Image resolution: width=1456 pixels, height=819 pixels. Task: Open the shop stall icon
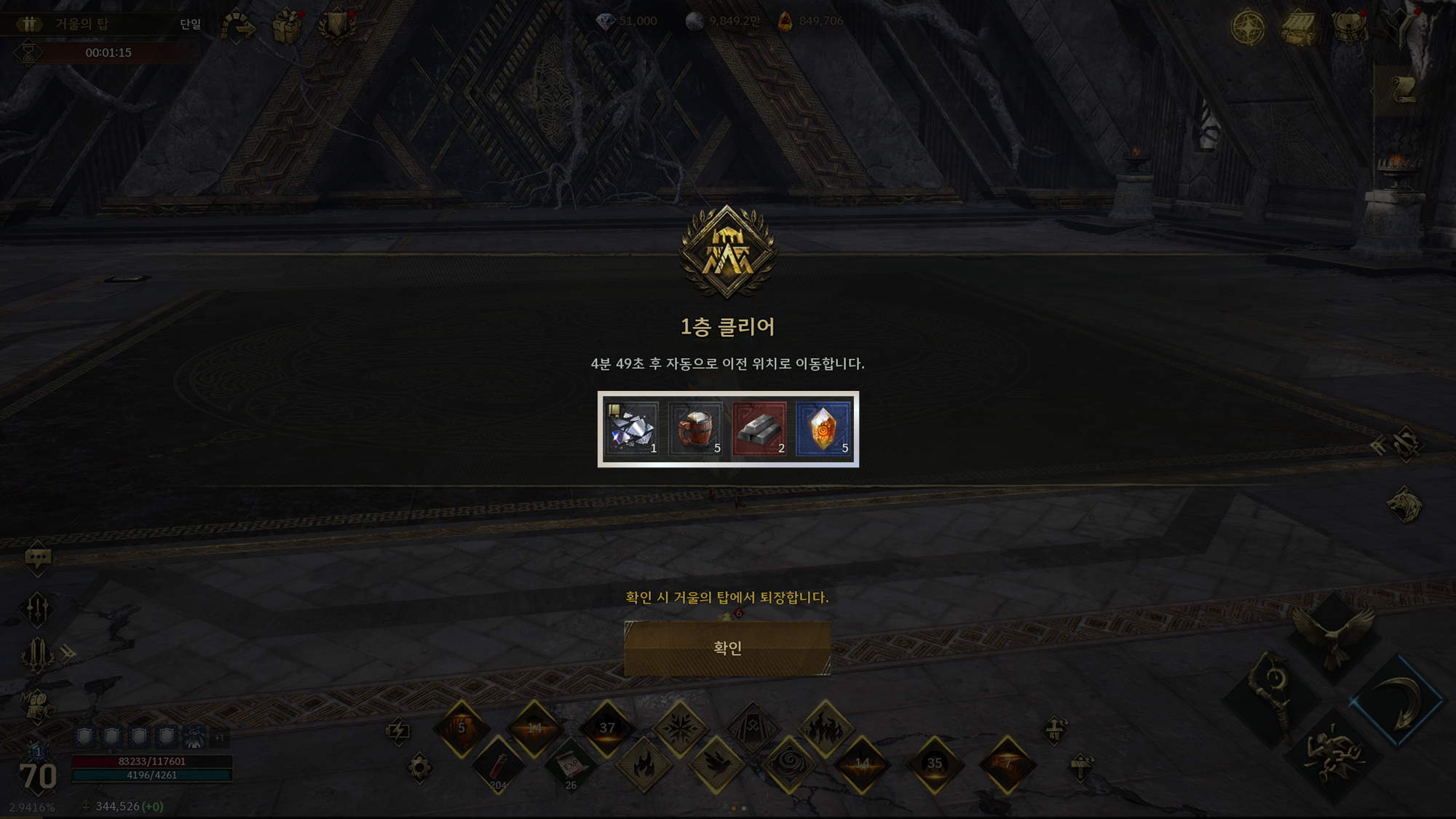pos(1299,27)
